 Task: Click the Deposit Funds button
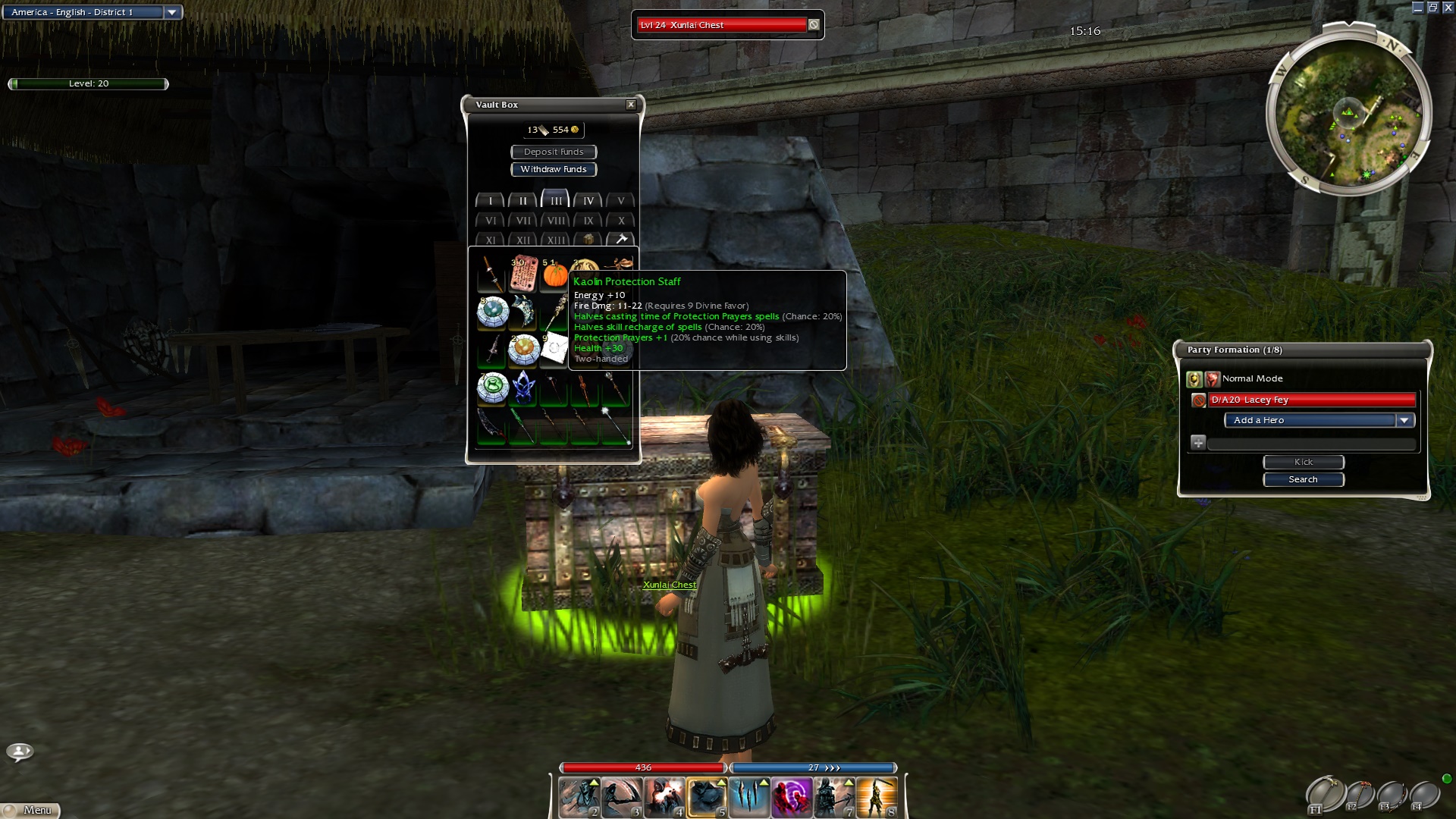[554, 152]
